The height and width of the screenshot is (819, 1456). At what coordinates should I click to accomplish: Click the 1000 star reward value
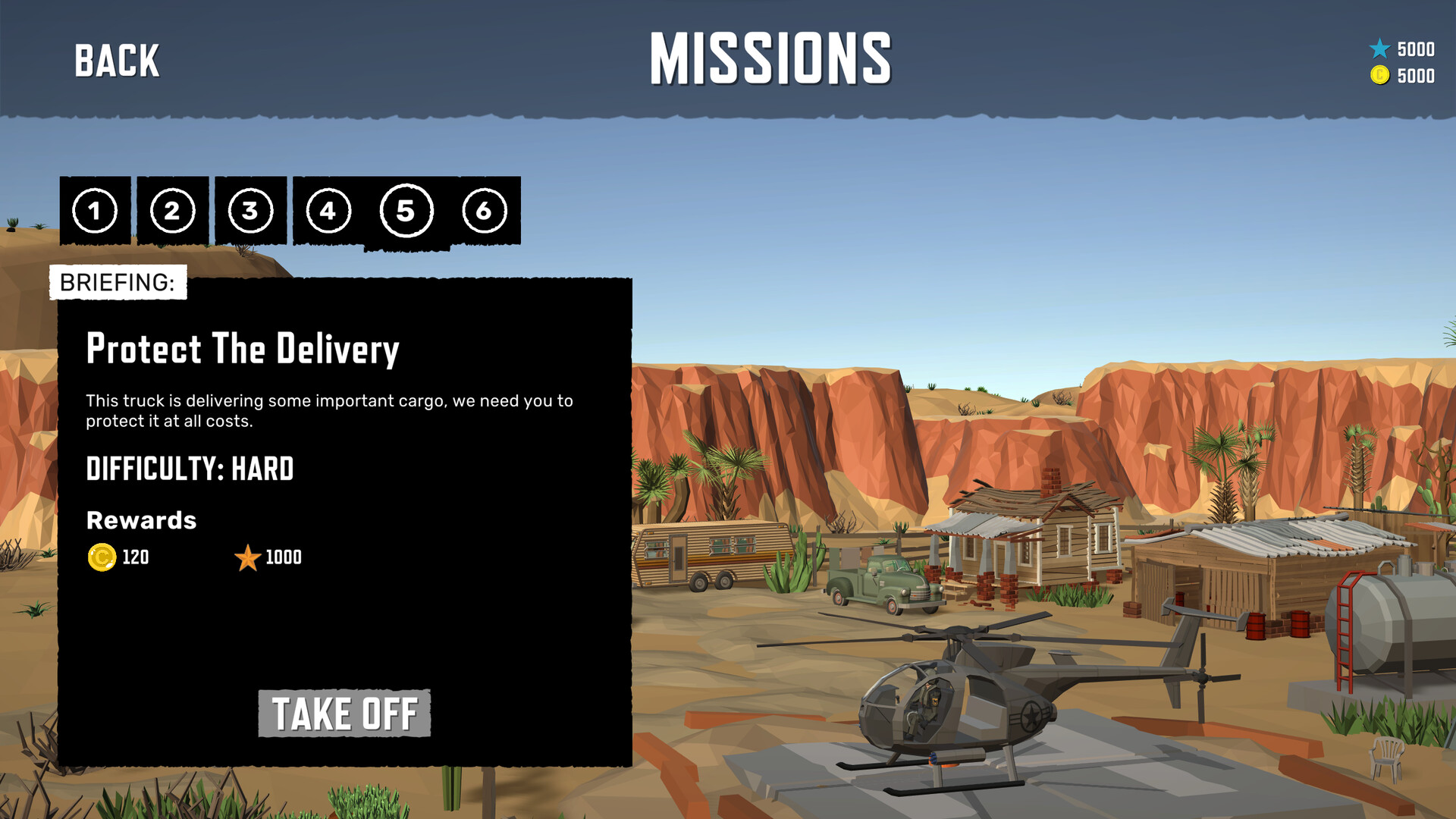pos(282,558)
